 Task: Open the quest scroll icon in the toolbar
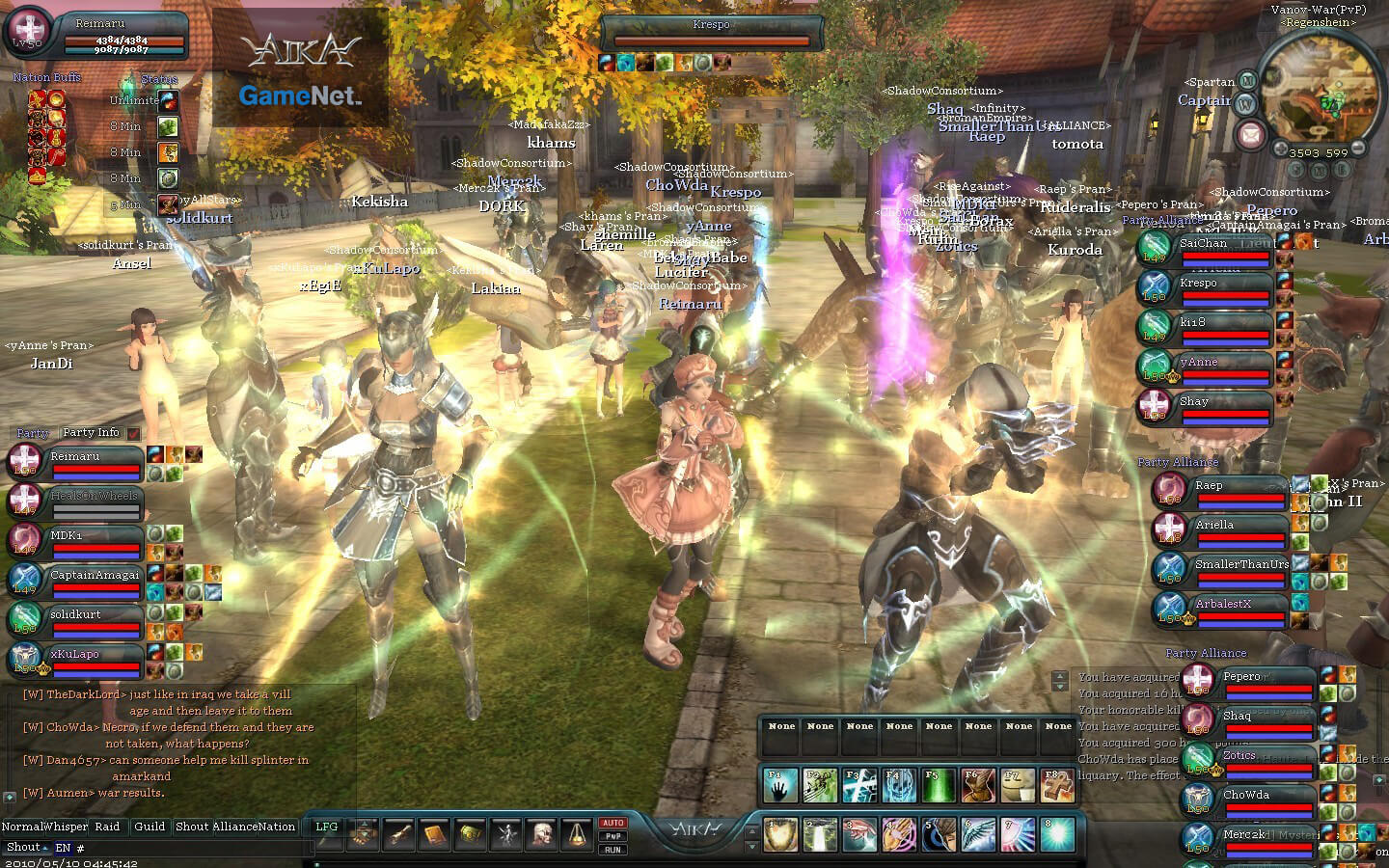pos(400,833)
